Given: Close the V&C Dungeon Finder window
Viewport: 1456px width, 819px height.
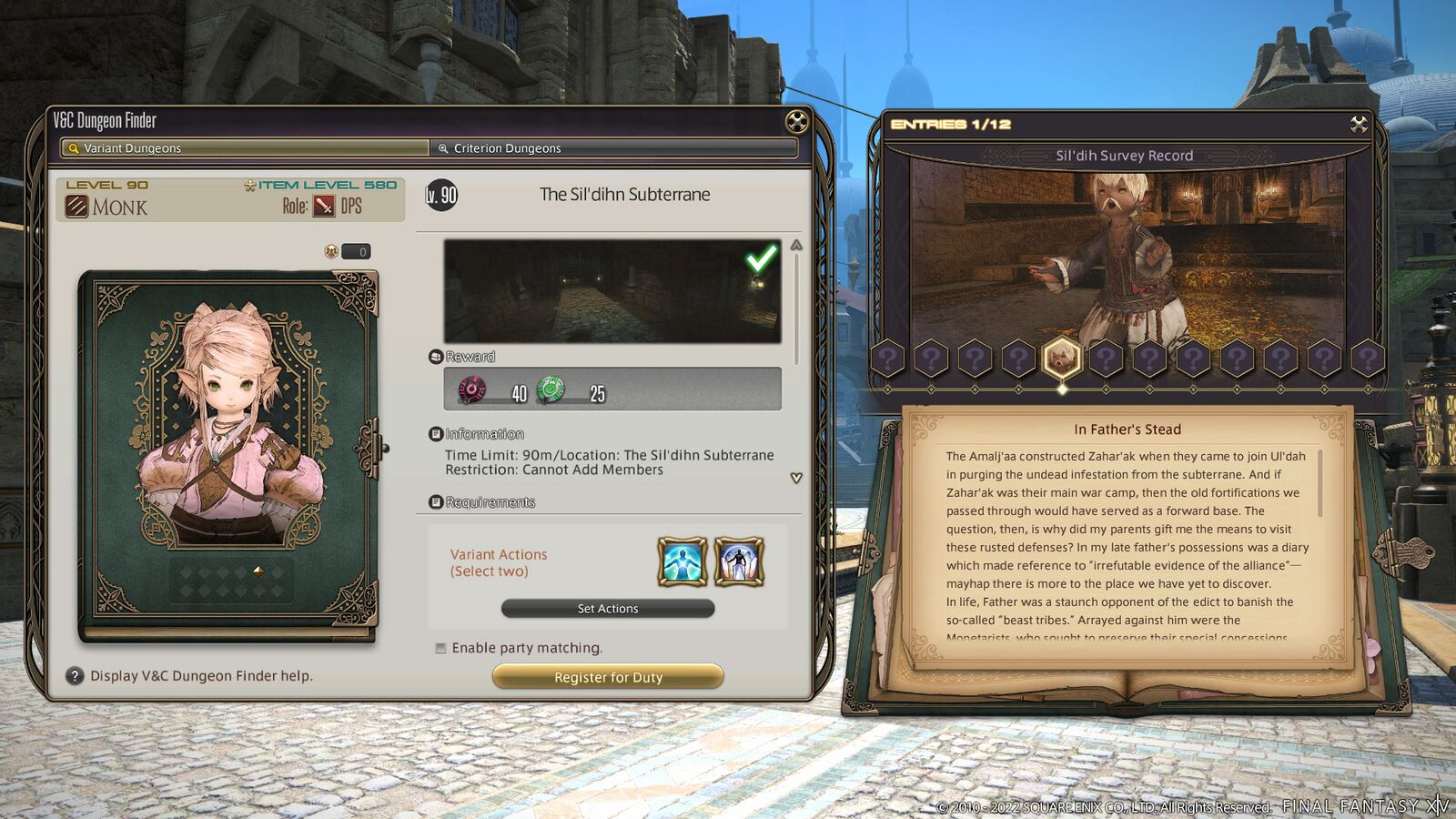Looking at the screenshot, I should pos(796,121).
